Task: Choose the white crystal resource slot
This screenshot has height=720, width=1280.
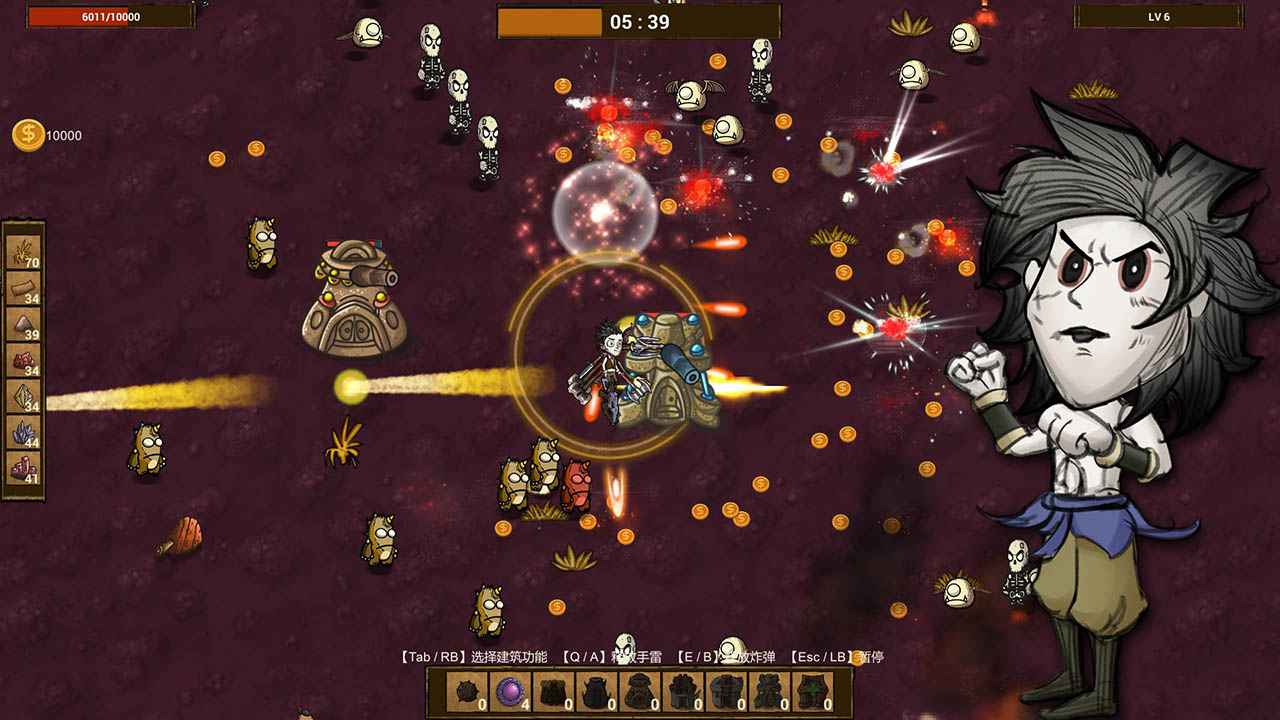Action: click(x=24, y=396)
